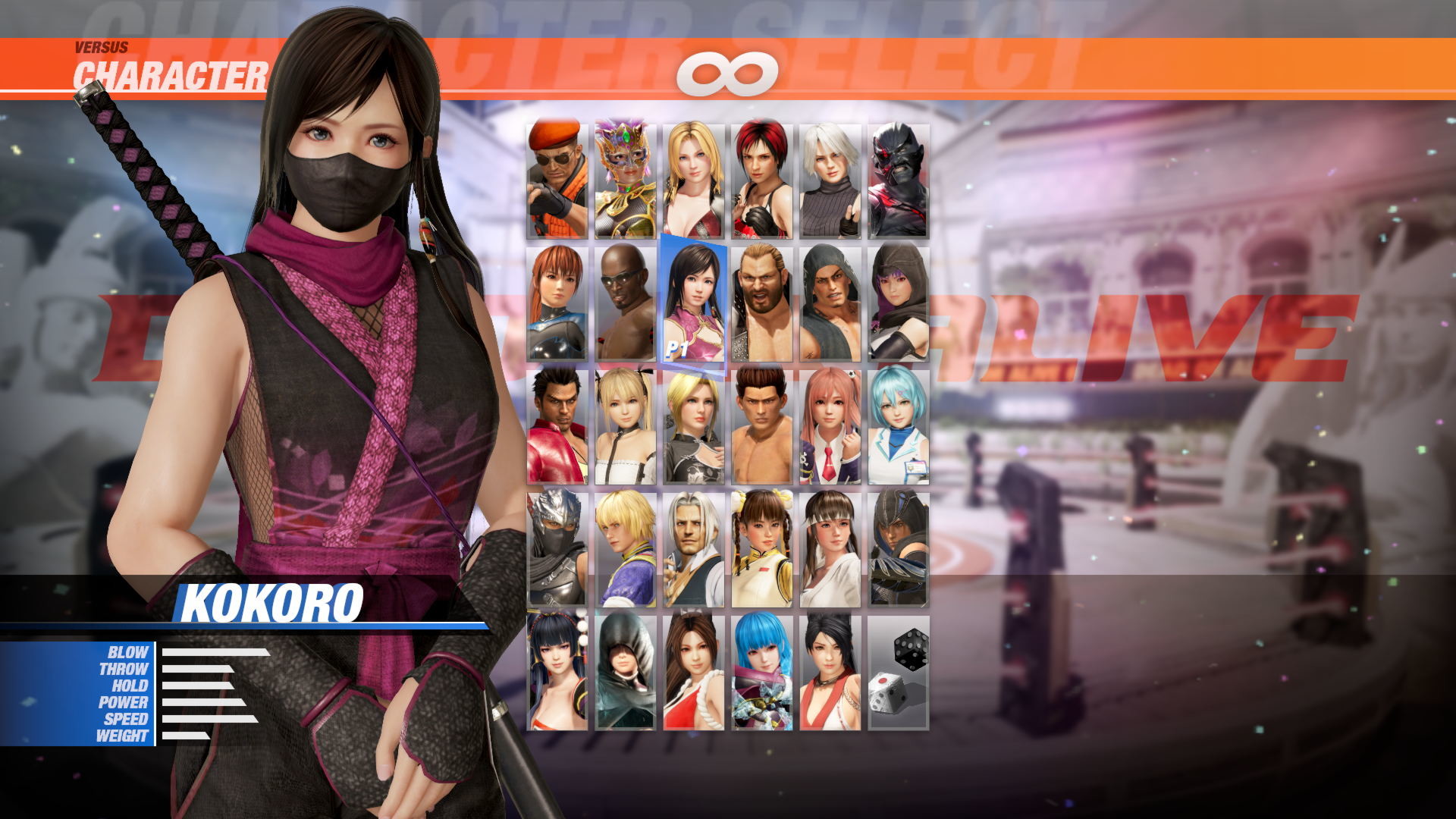The height and width of the screenshot is (819, 1456).
Task: Pick Raidou's red-eyed demon portrait
Action: click(x=899, y=174)
